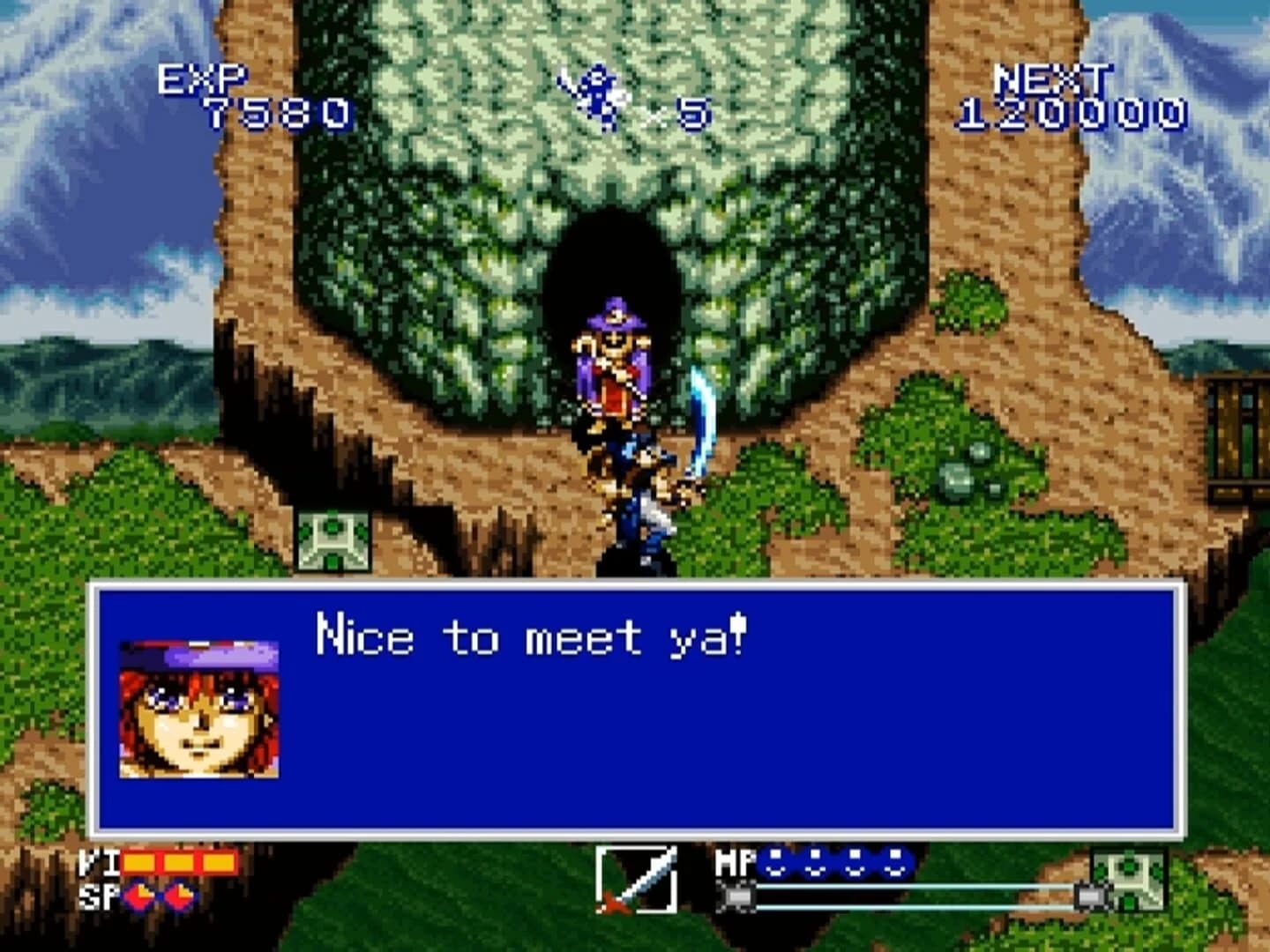Image resolution: width=1270 pixels, height=952 pixels.
Task: Click the equipped sword icon
Action: click(639, 881)
